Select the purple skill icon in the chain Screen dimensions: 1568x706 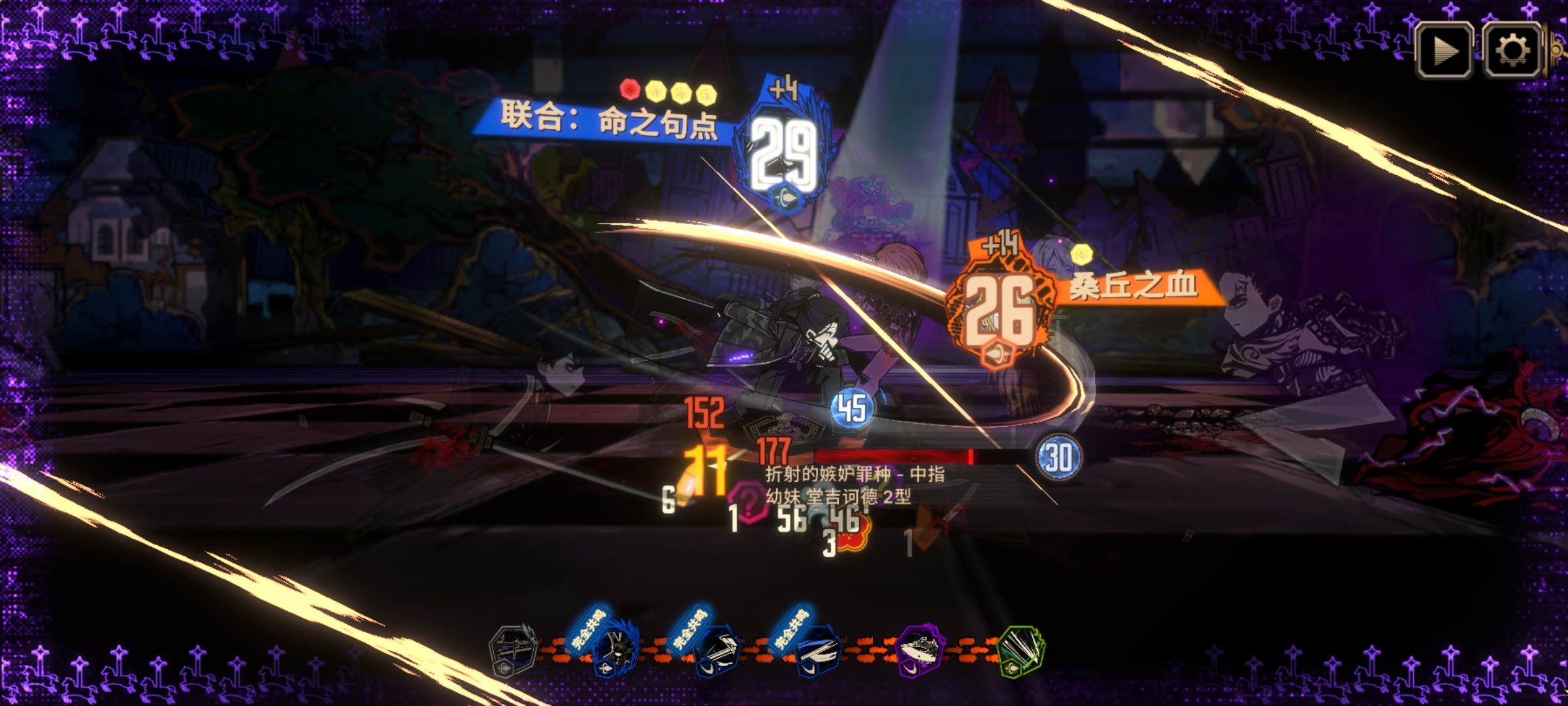(920, 650)
